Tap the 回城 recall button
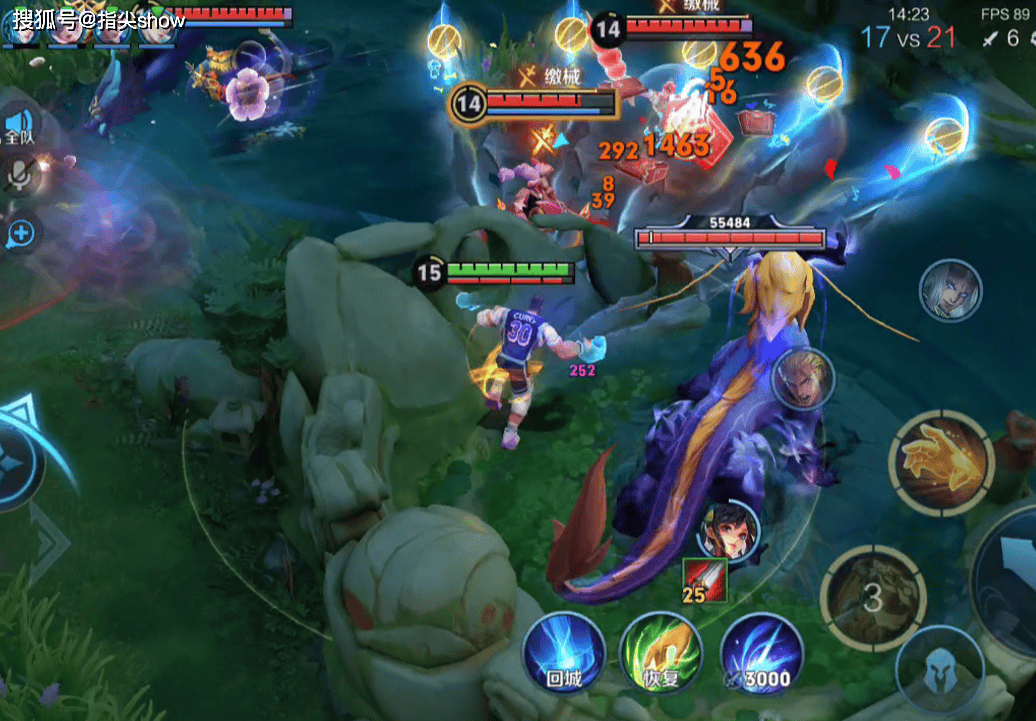Image resolution: width=1036 pixels, height=721 pixels. pyautogui.click(x=565, y=652)
